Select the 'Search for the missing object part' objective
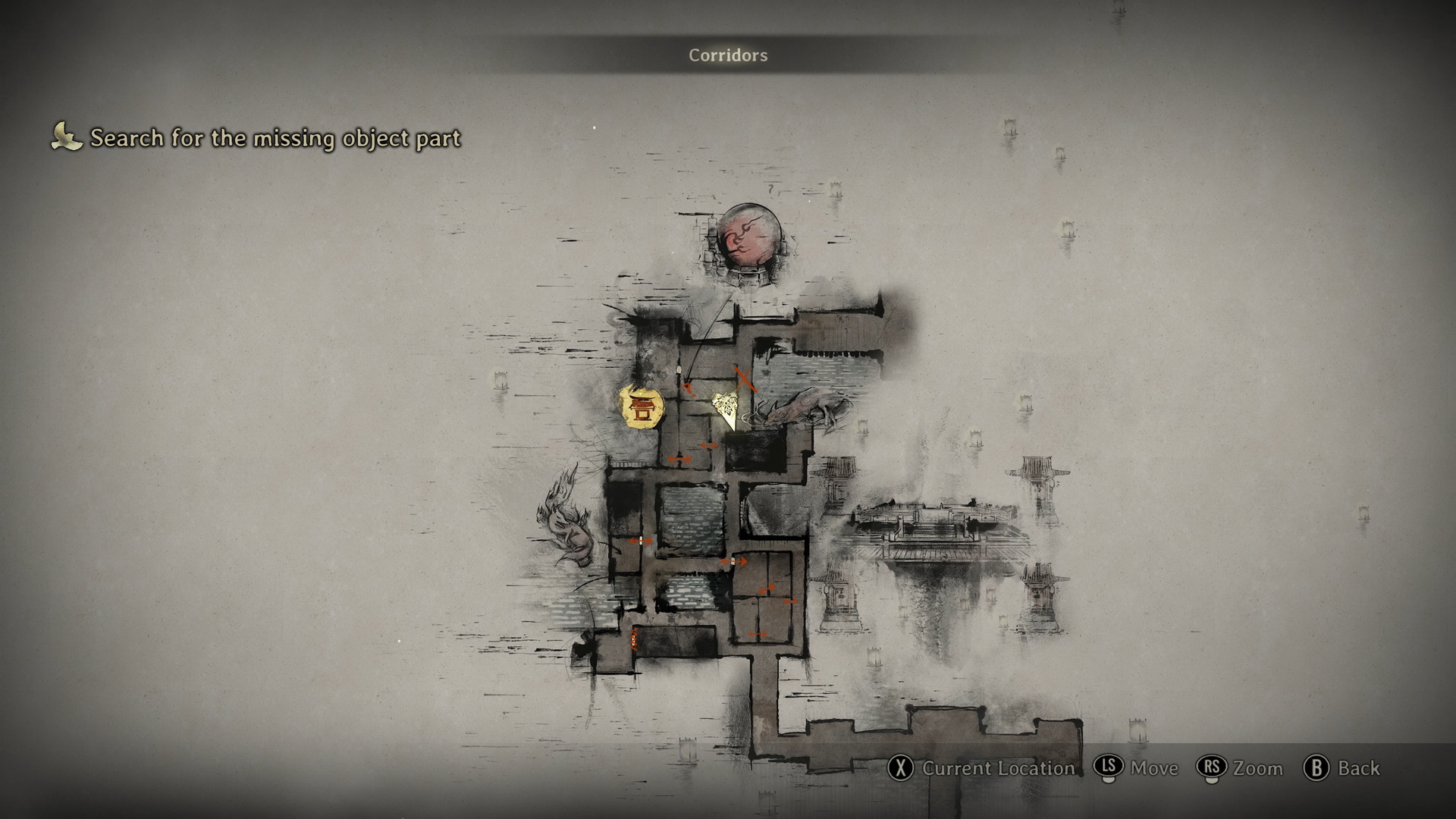This screenshot has height=819, width=1456. pos(275,138)
